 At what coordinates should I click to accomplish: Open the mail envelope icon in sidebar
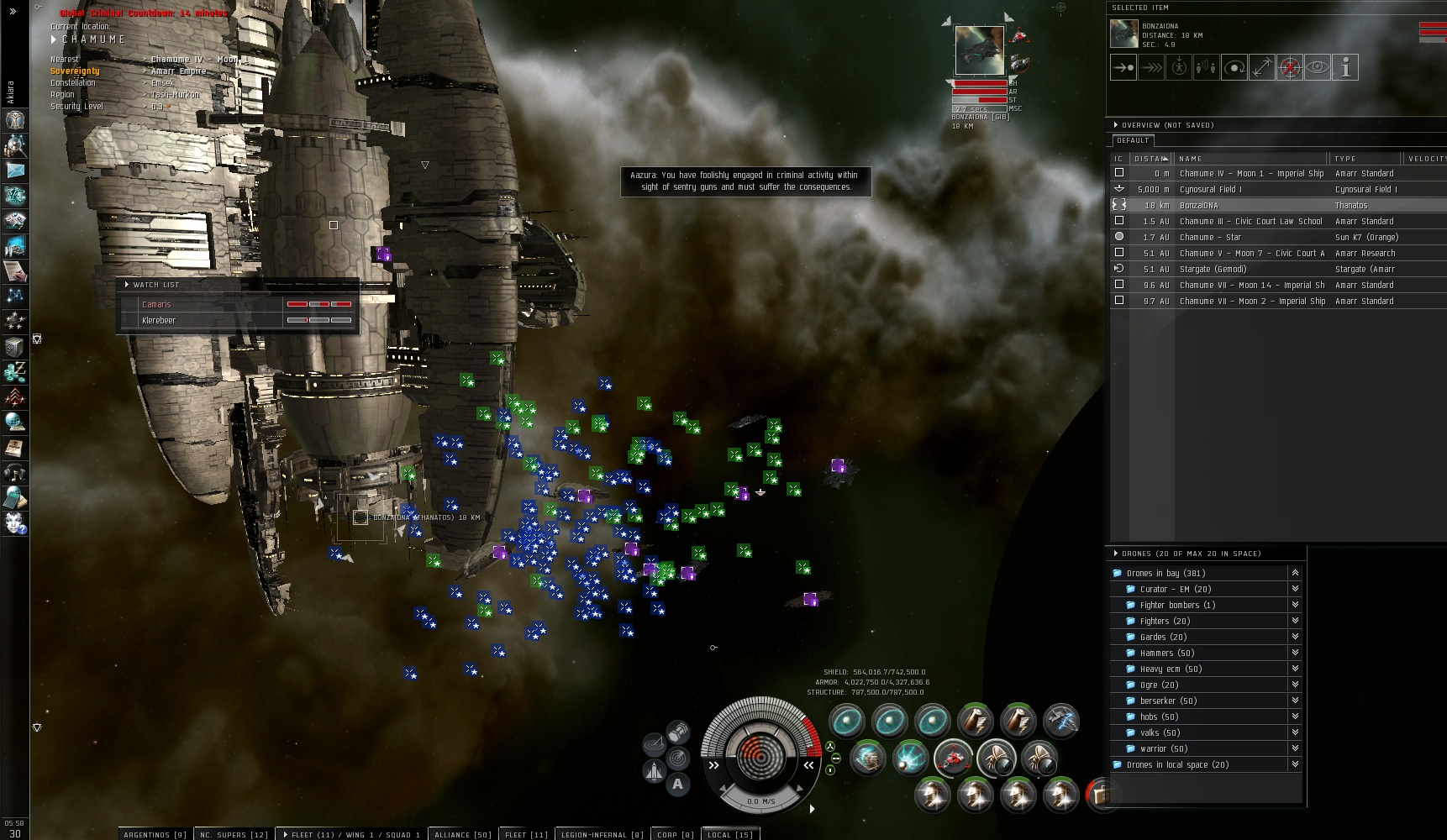tap(15, 171)
